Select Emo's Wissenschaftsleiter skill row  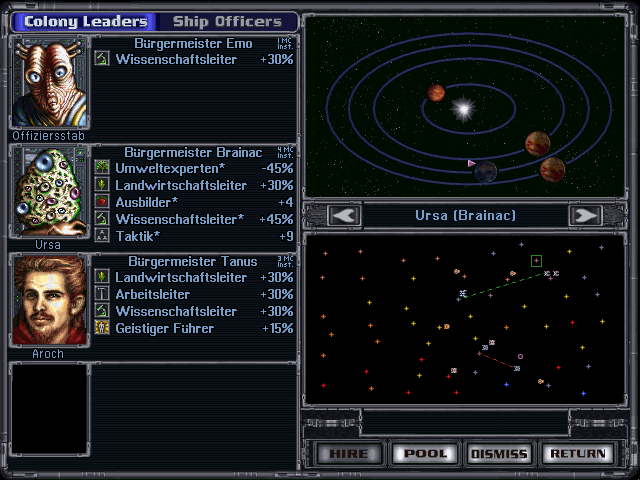tap(195, 60)
